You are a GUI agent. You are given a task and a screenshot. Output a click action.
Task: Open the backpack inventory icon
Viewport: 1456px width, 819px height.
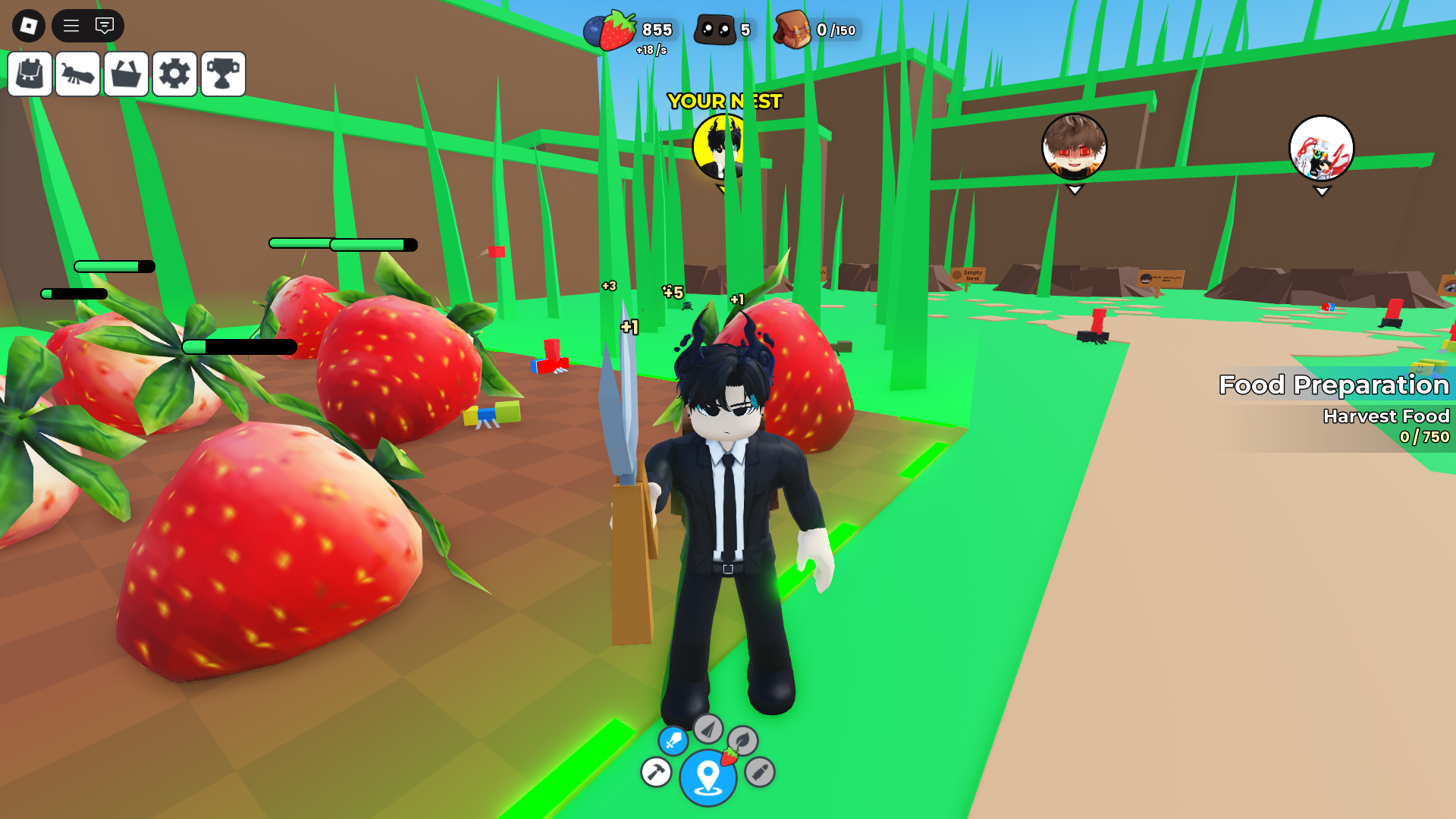click(x=30, y=74)
